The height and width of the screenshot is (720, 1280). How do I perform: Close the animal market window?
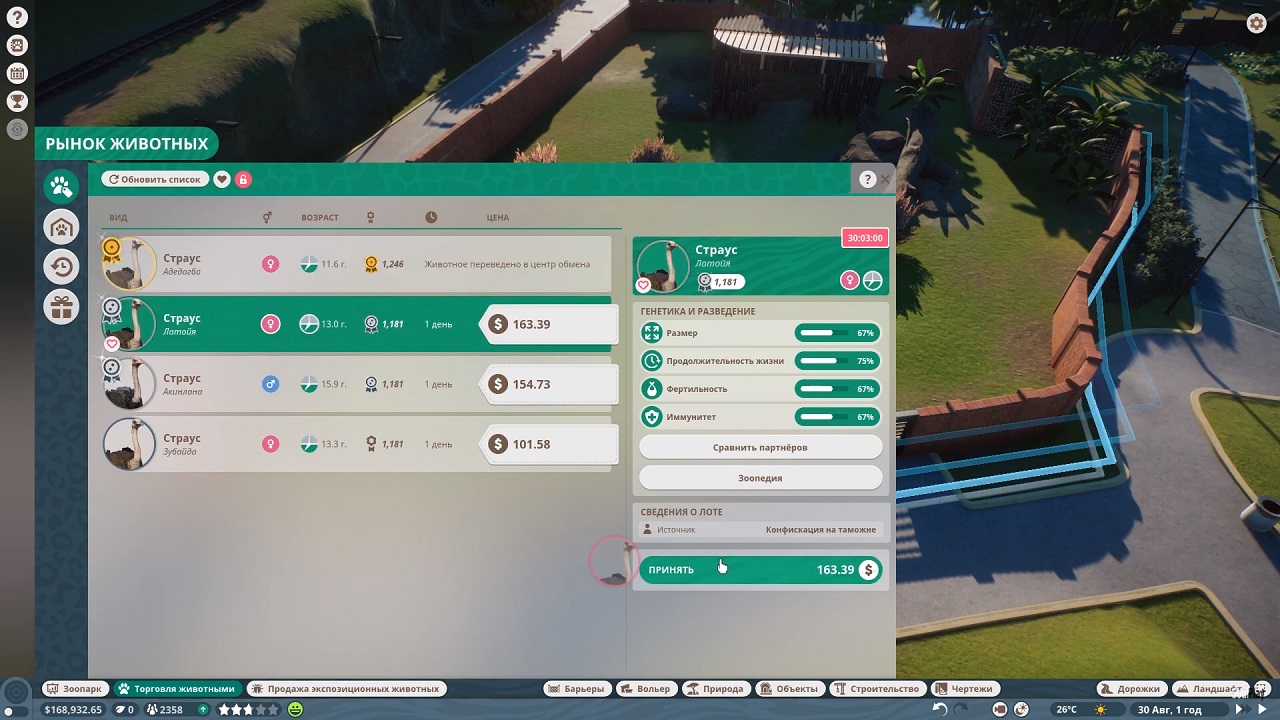[886, 180]
